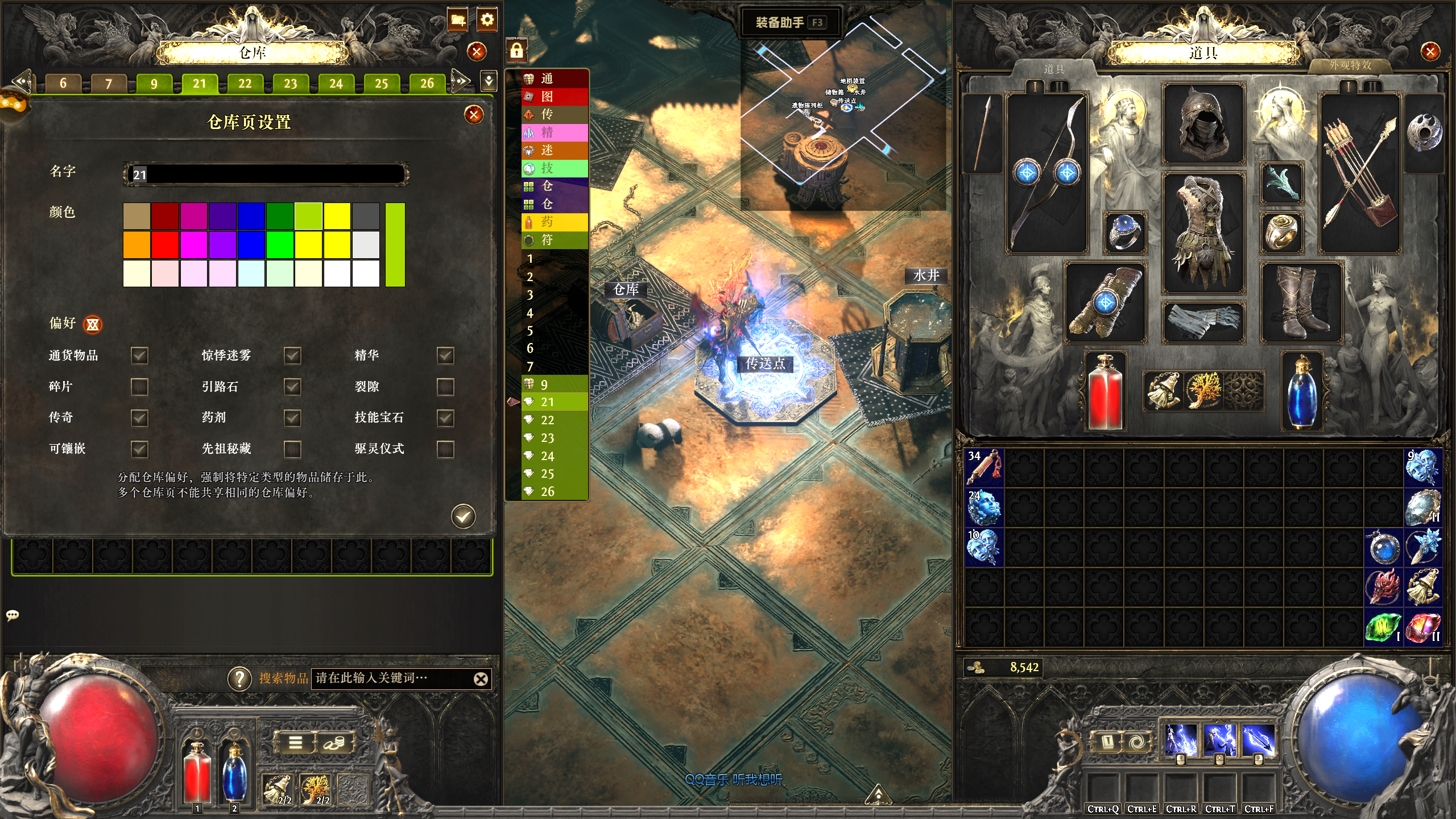Close the 仓库 stash window
This screenshot has height=819, width=1456.
tap(477, 52)
